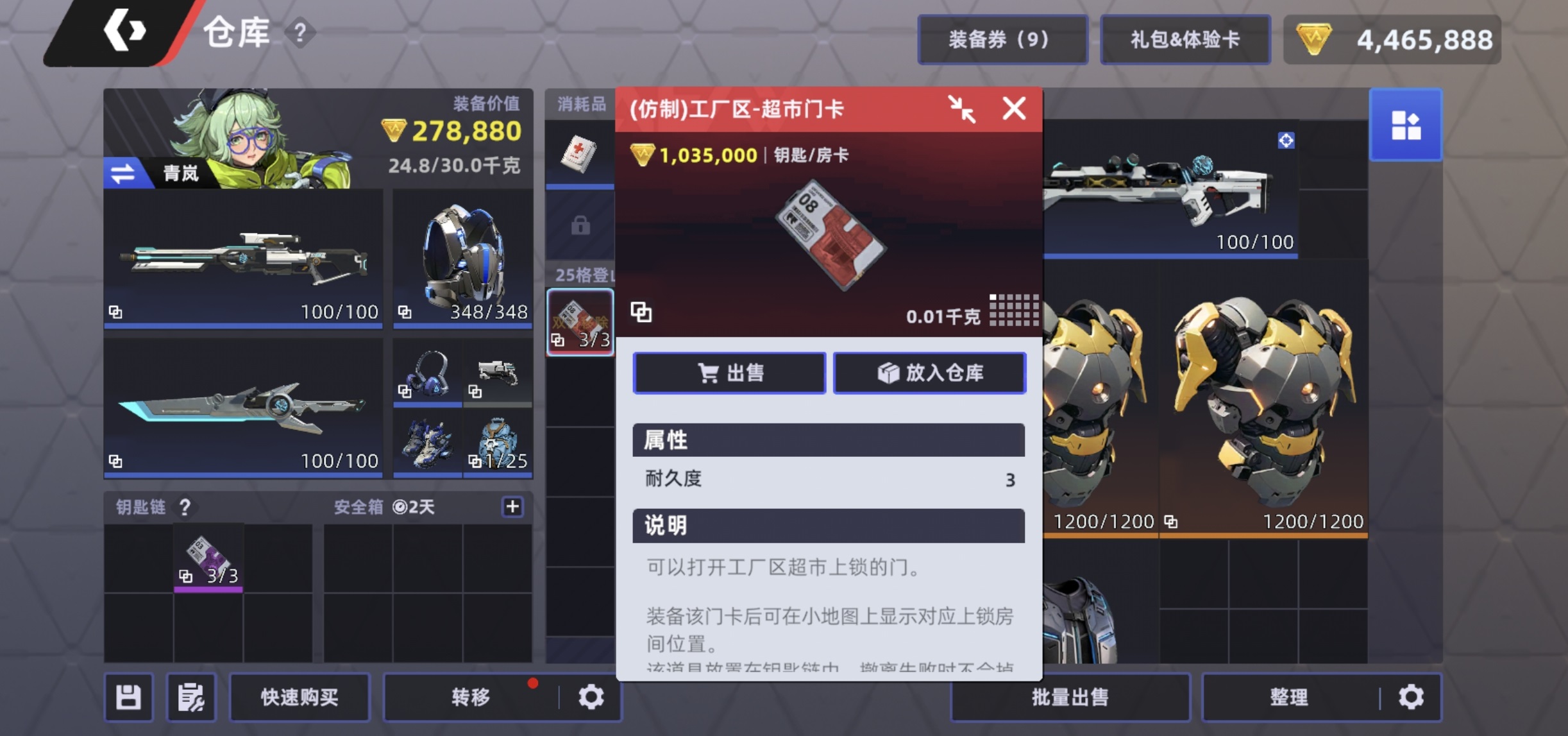This screenshot has width=1568, height=736.
Task: Open the 礼包&体验卡 menu
Action: click(1185, 39)
